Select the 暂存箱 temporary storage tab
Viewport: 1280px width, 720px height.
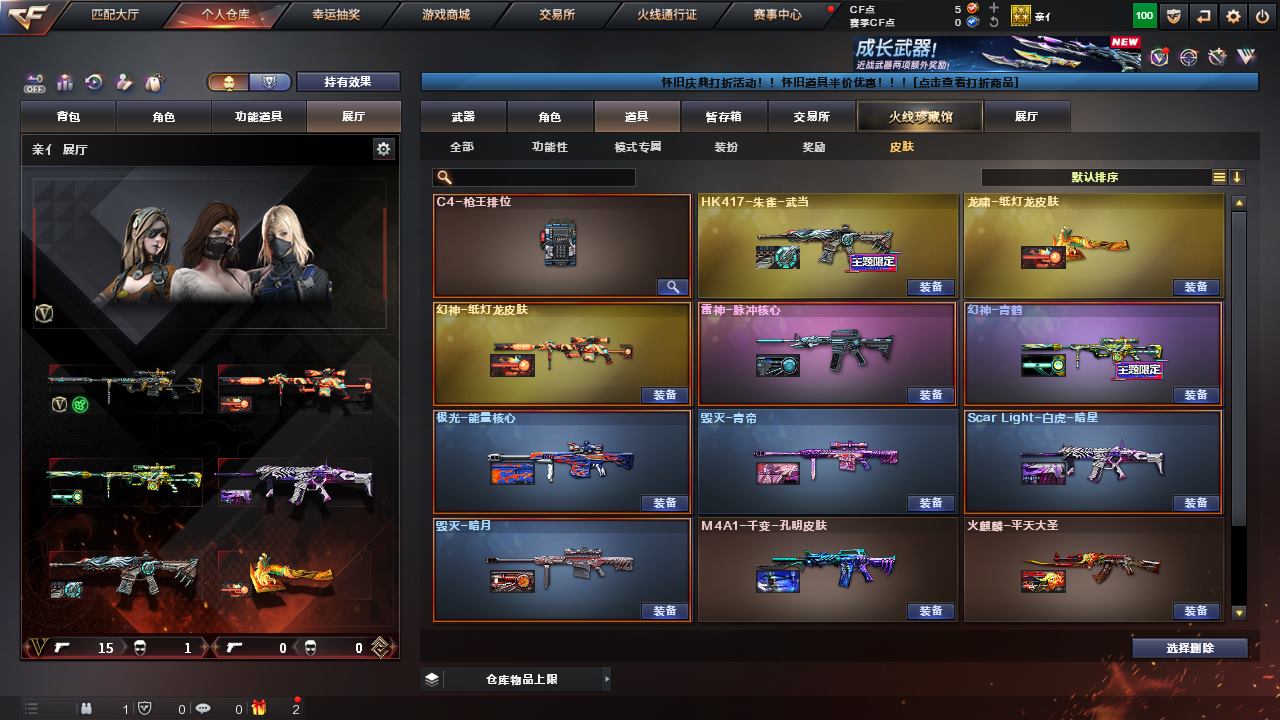723,117
